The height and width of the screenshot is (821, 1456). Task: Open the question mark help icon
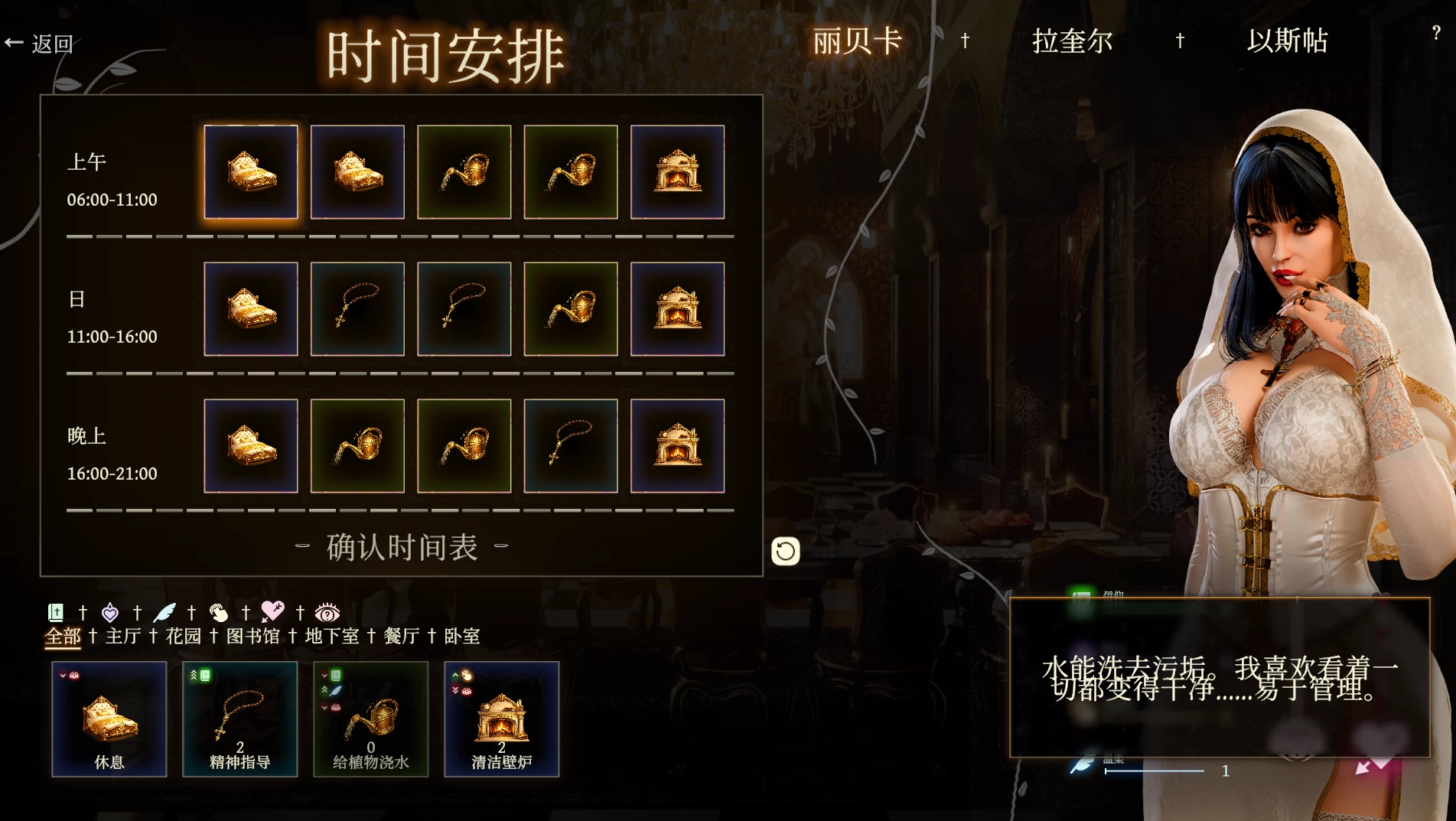1437,34
